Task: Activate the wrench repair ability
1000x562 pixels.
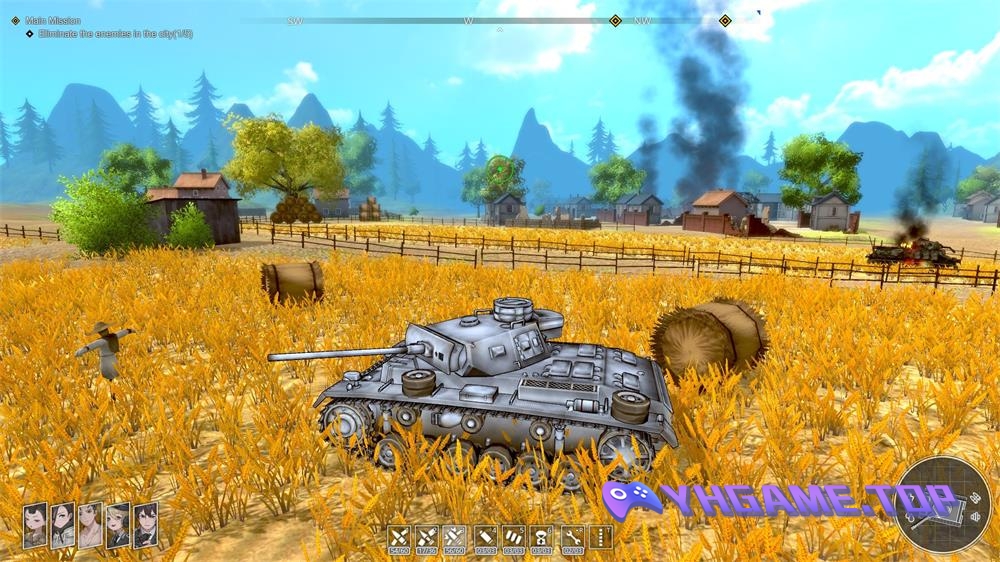Action: [x=572, y=537]
